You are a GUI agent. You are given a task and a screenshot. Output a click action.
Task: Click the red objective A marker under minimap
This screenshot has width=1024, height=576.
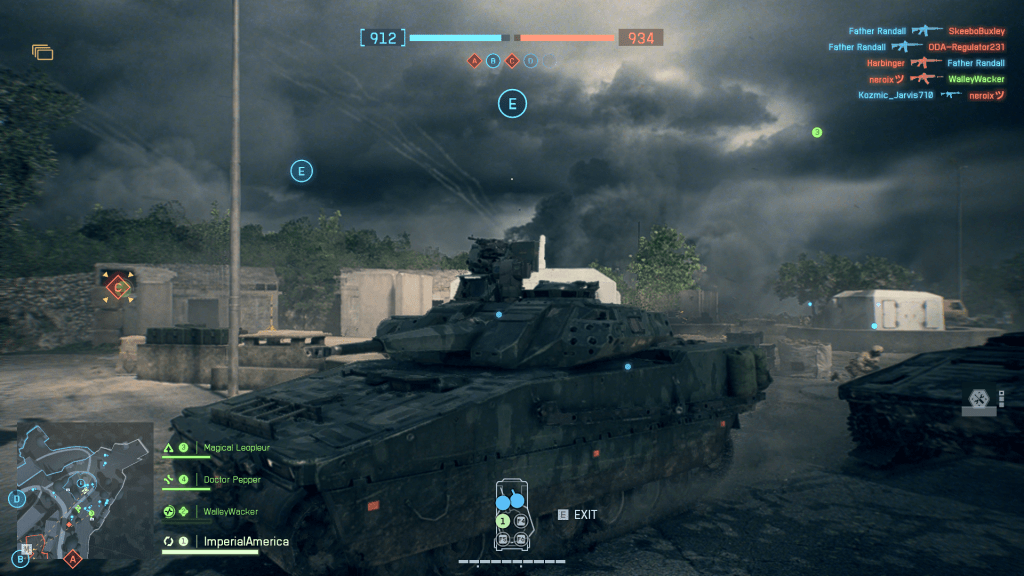coord(72,560)
